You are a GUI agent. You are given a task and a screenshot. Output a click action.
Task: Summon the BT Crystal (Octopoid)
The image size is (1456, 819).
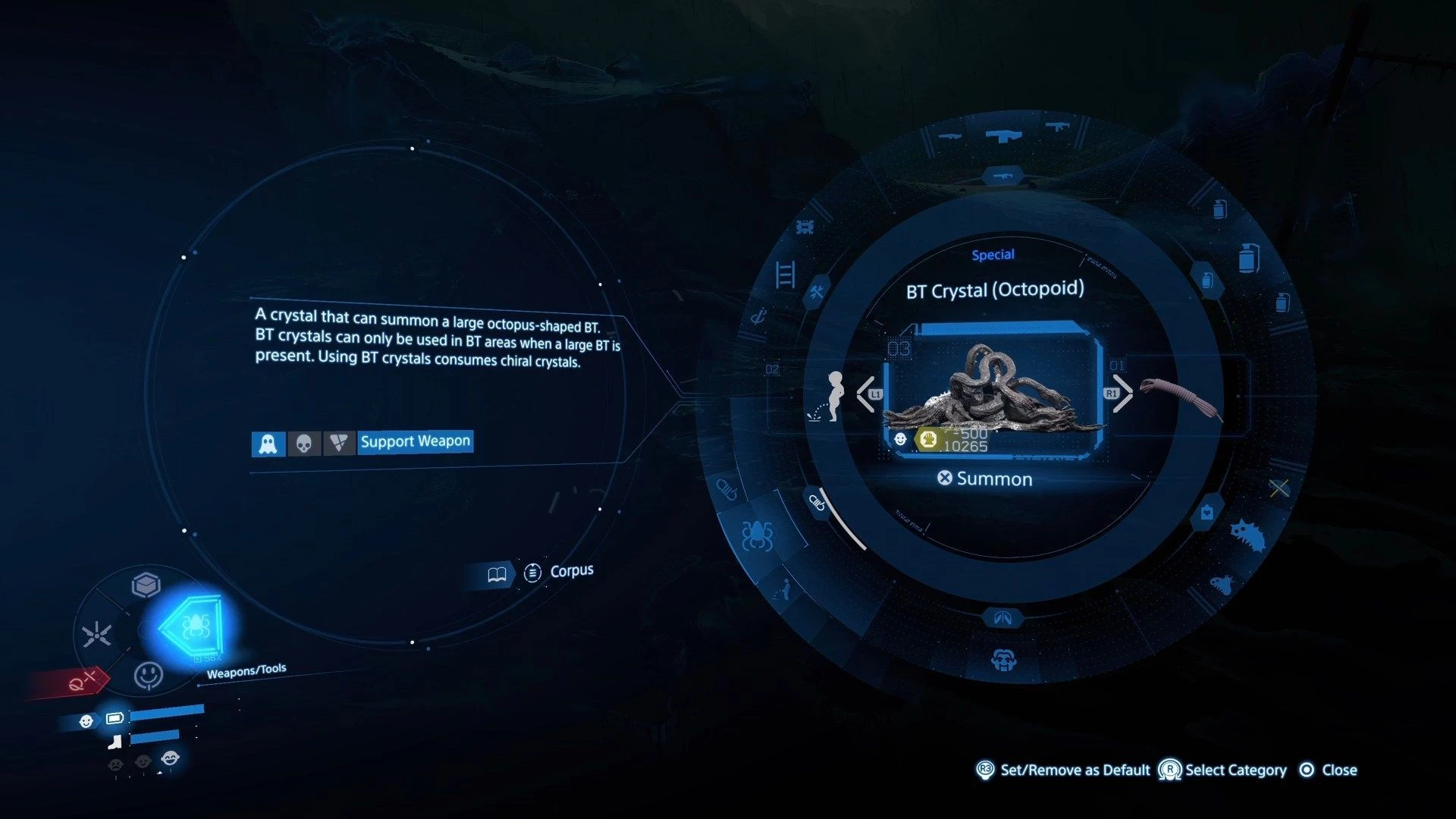[985, 479]
